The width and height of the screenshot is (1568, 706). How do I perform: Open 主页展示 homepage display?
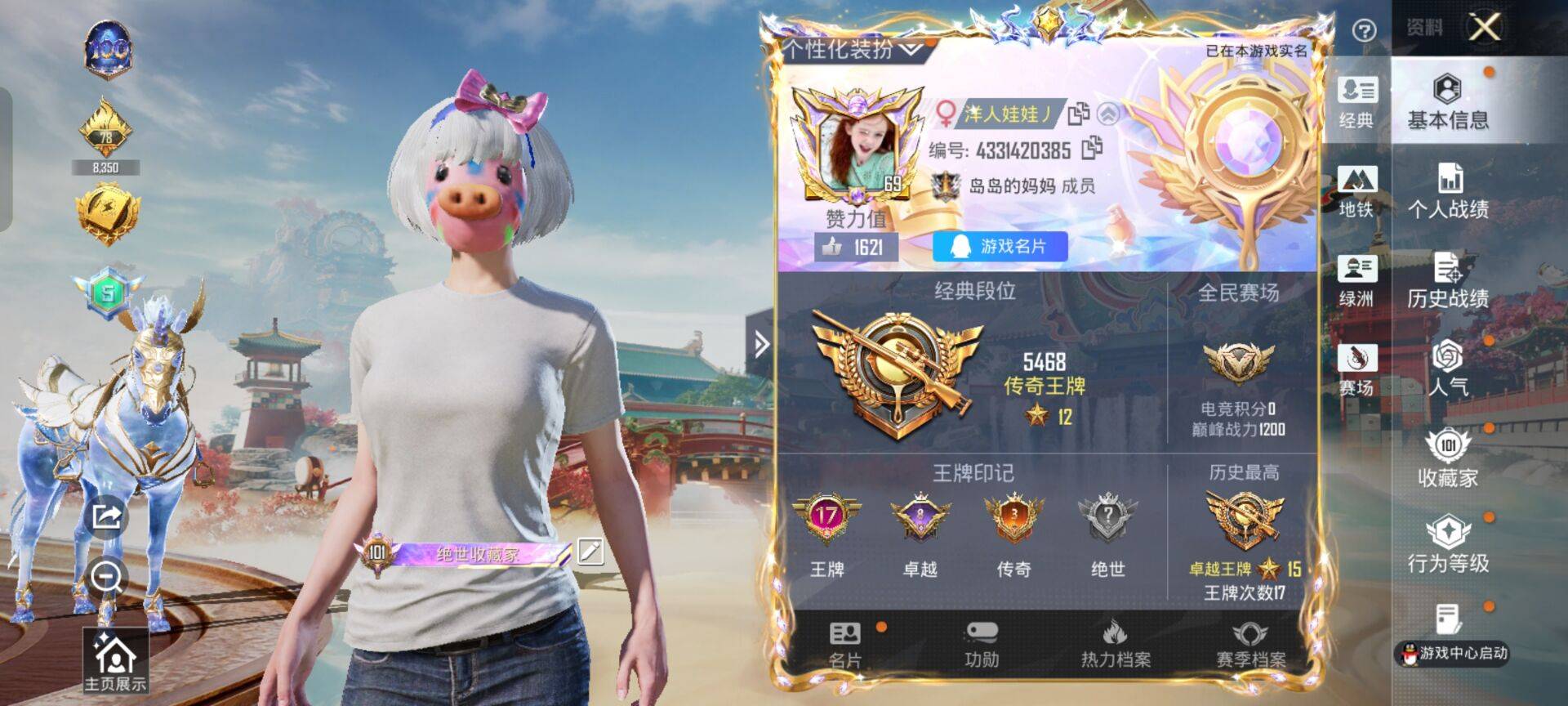coord(115,661)
